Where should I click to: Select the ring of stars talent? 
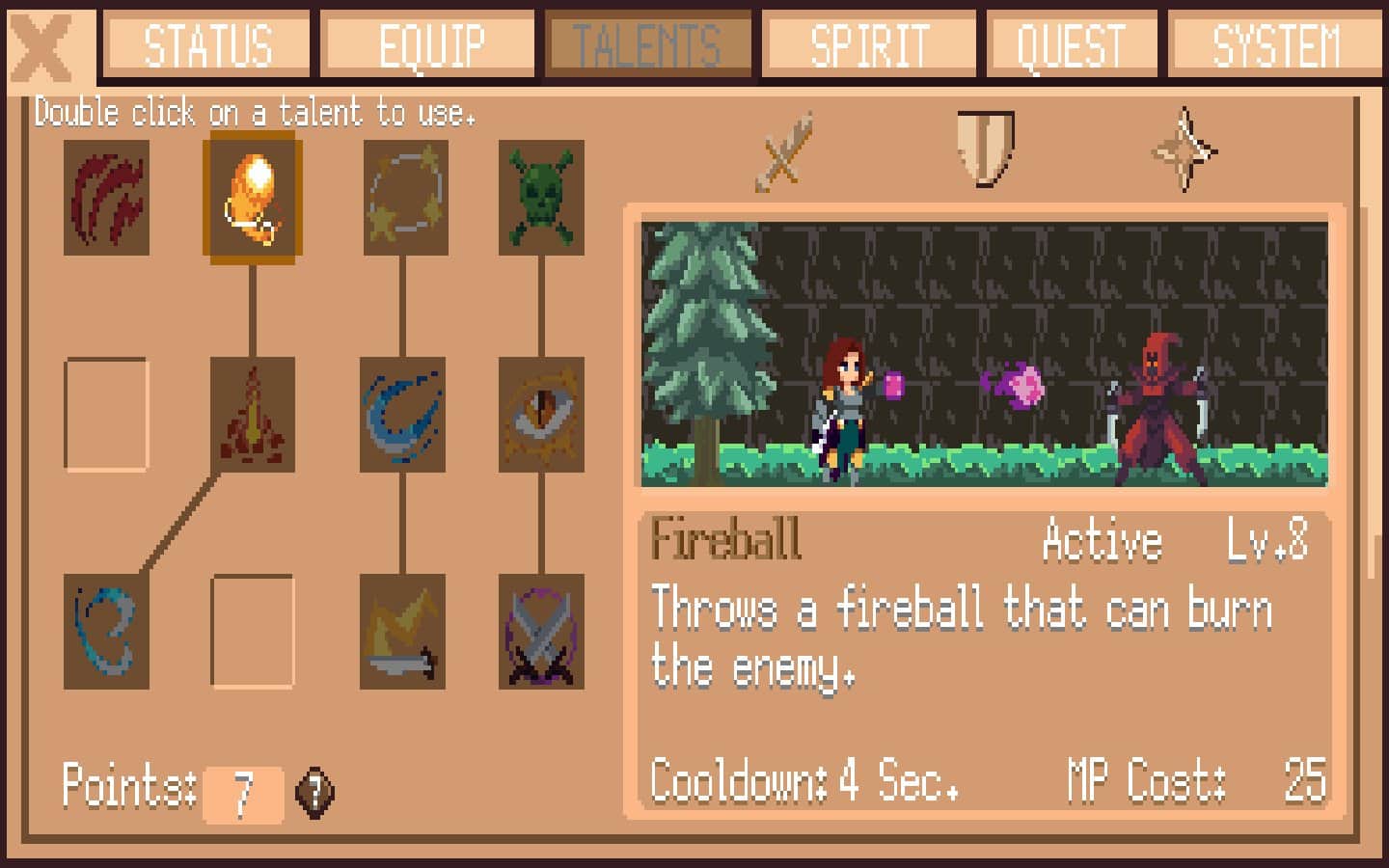coord(405,198)
